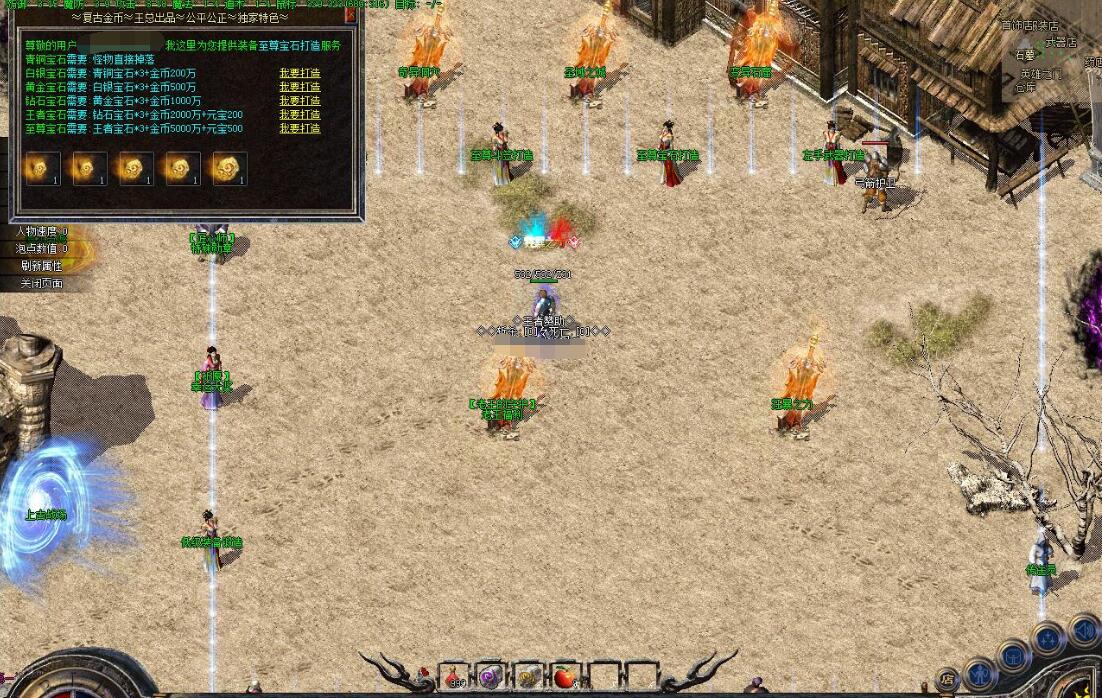
Task: Open the 店 shop round button
Action: 947,679
